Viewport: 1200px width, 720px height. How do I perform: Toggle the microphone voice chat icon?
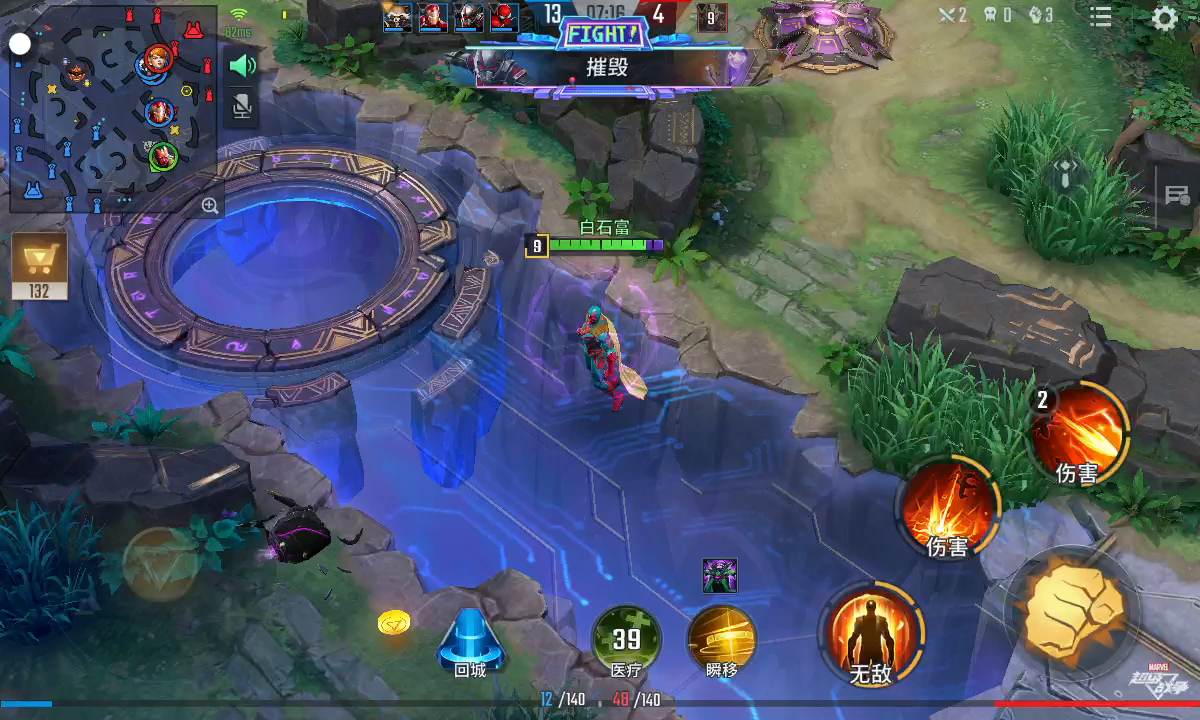tap(242, 105)
